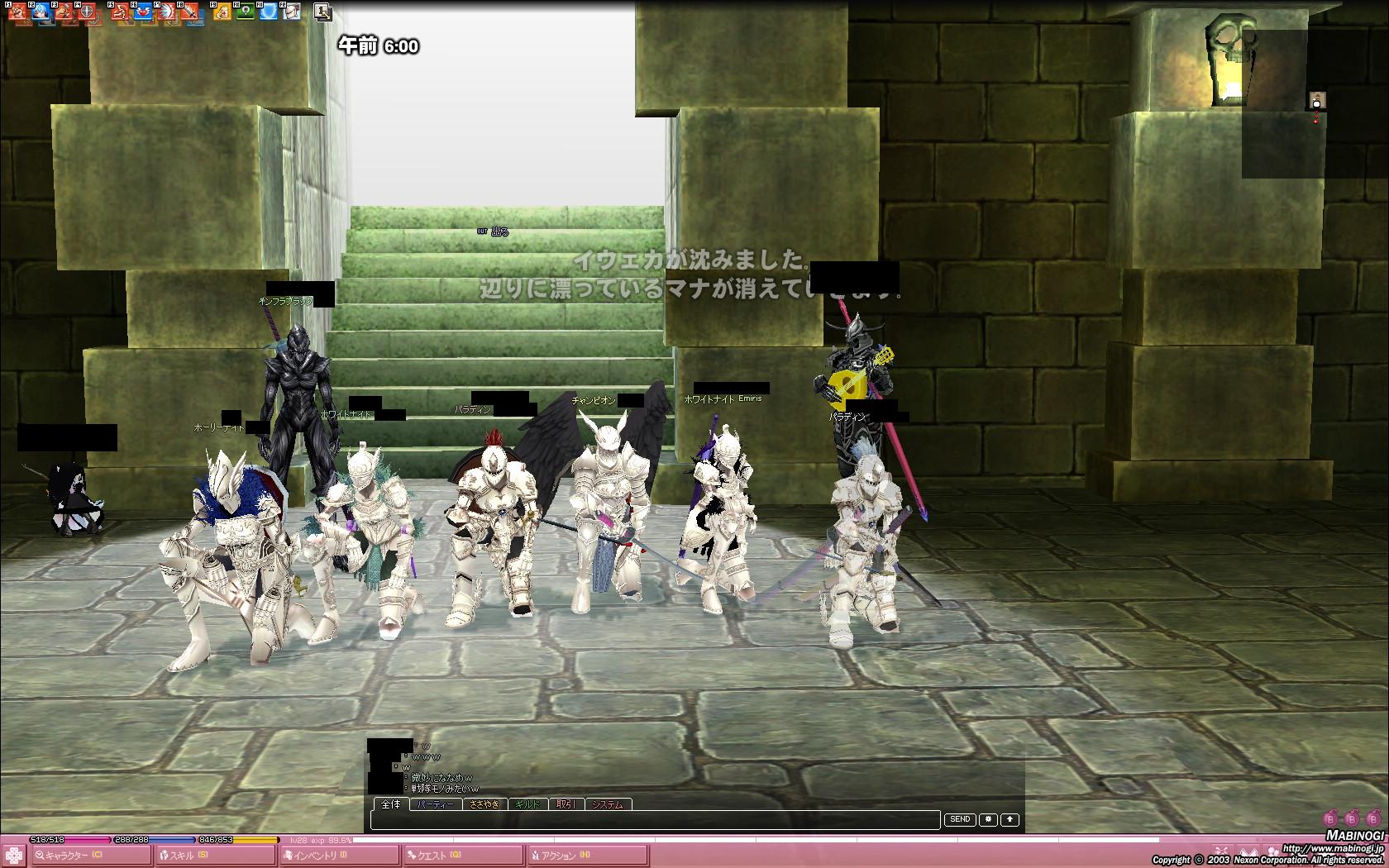Image resolution: width=1389 pixels, height=868 pixels.
Task: Switch to the 全体 (All) chat tab
Action: [x=391, y=804]
